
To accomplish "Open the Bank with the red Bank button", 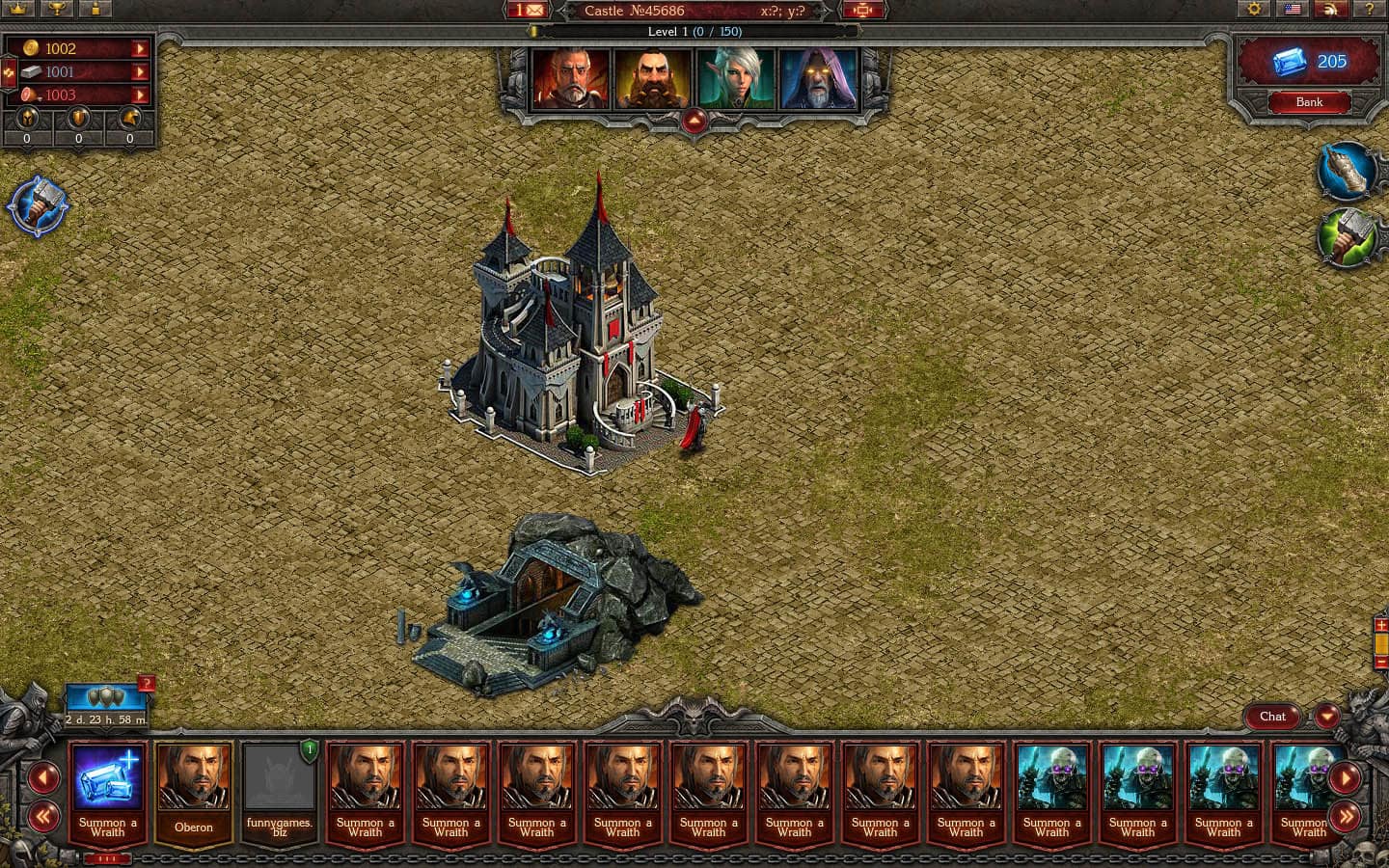I will pyautogui.click(x=1309, y=101).
